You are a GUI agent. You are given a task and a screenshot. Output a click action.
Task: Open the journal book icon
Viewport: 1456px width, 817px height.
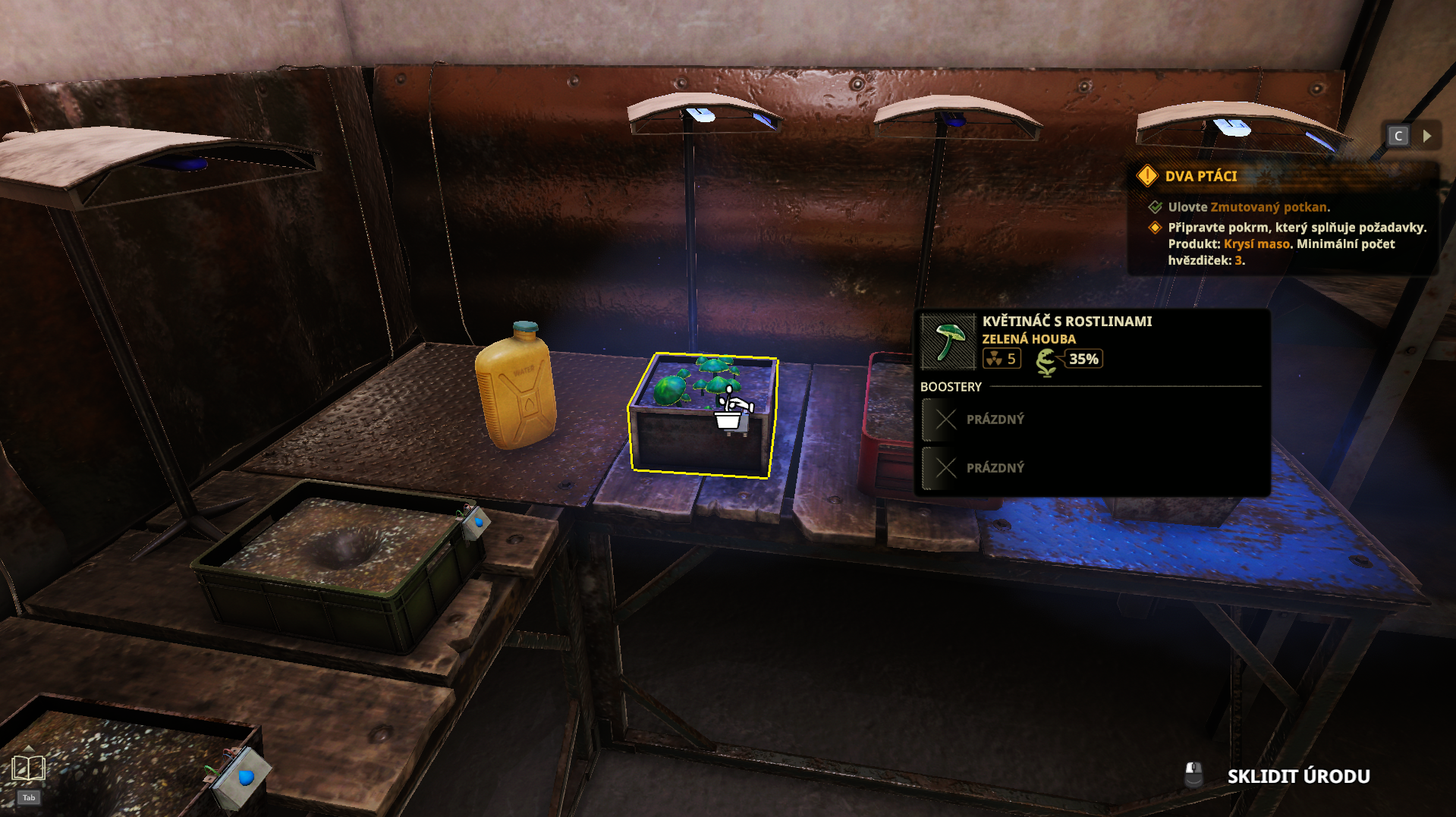point(29,769)
